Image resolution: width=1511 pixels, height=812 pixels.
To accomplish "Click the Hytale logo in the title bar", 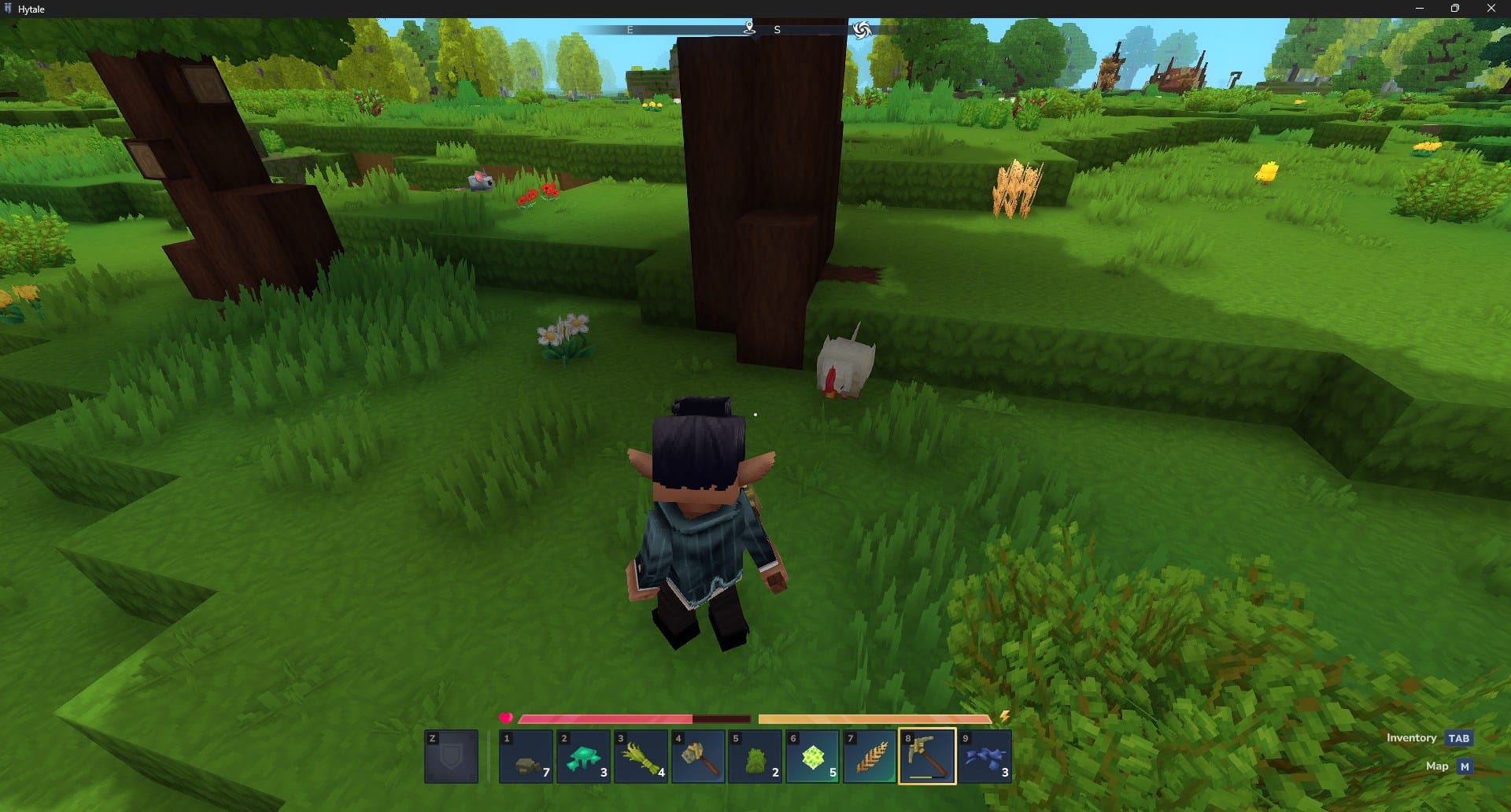I will pyautogui.click(x=10, y=9).
